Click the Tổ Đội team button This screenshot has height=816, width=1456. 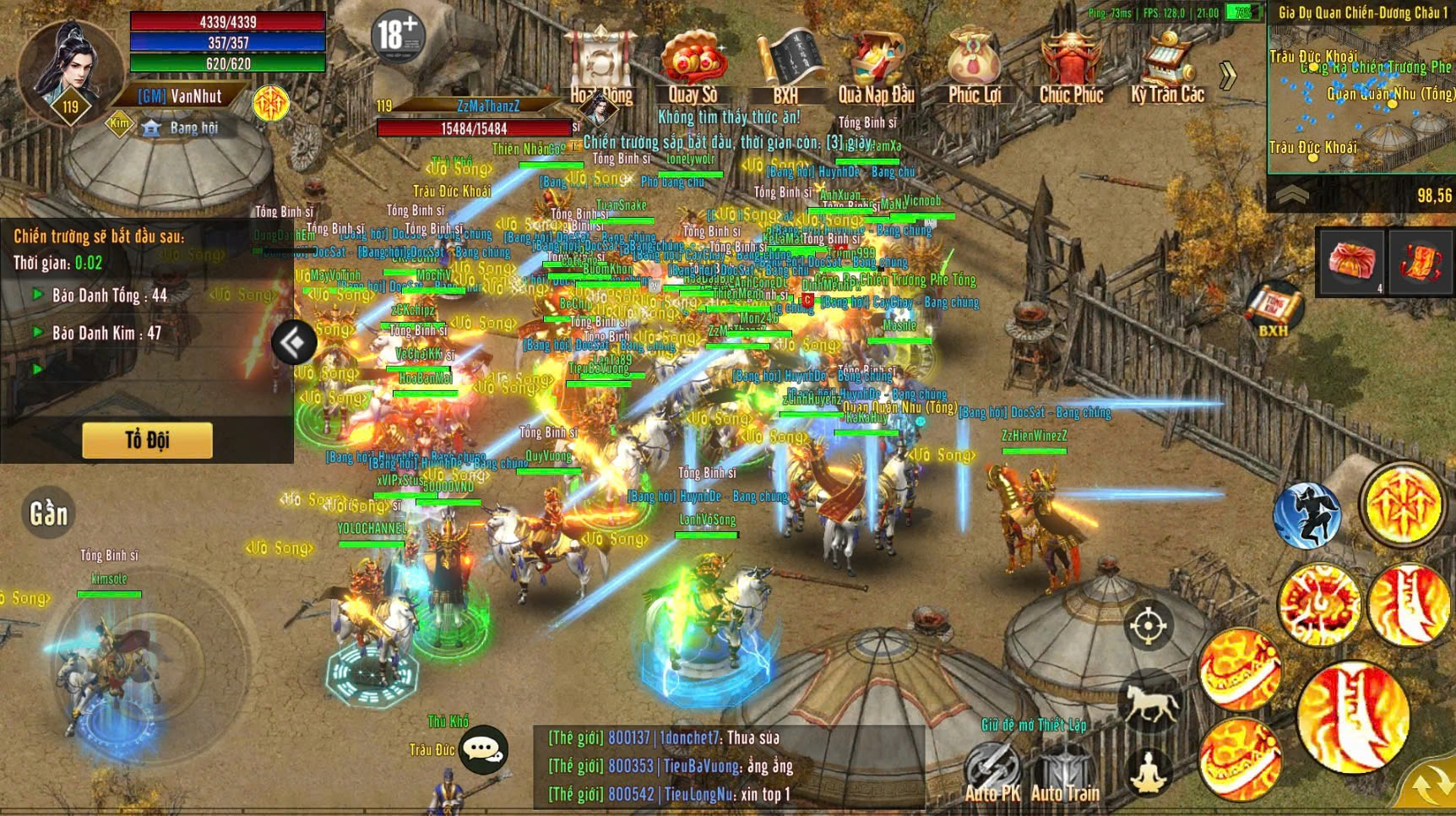click(x=147, y=440)
